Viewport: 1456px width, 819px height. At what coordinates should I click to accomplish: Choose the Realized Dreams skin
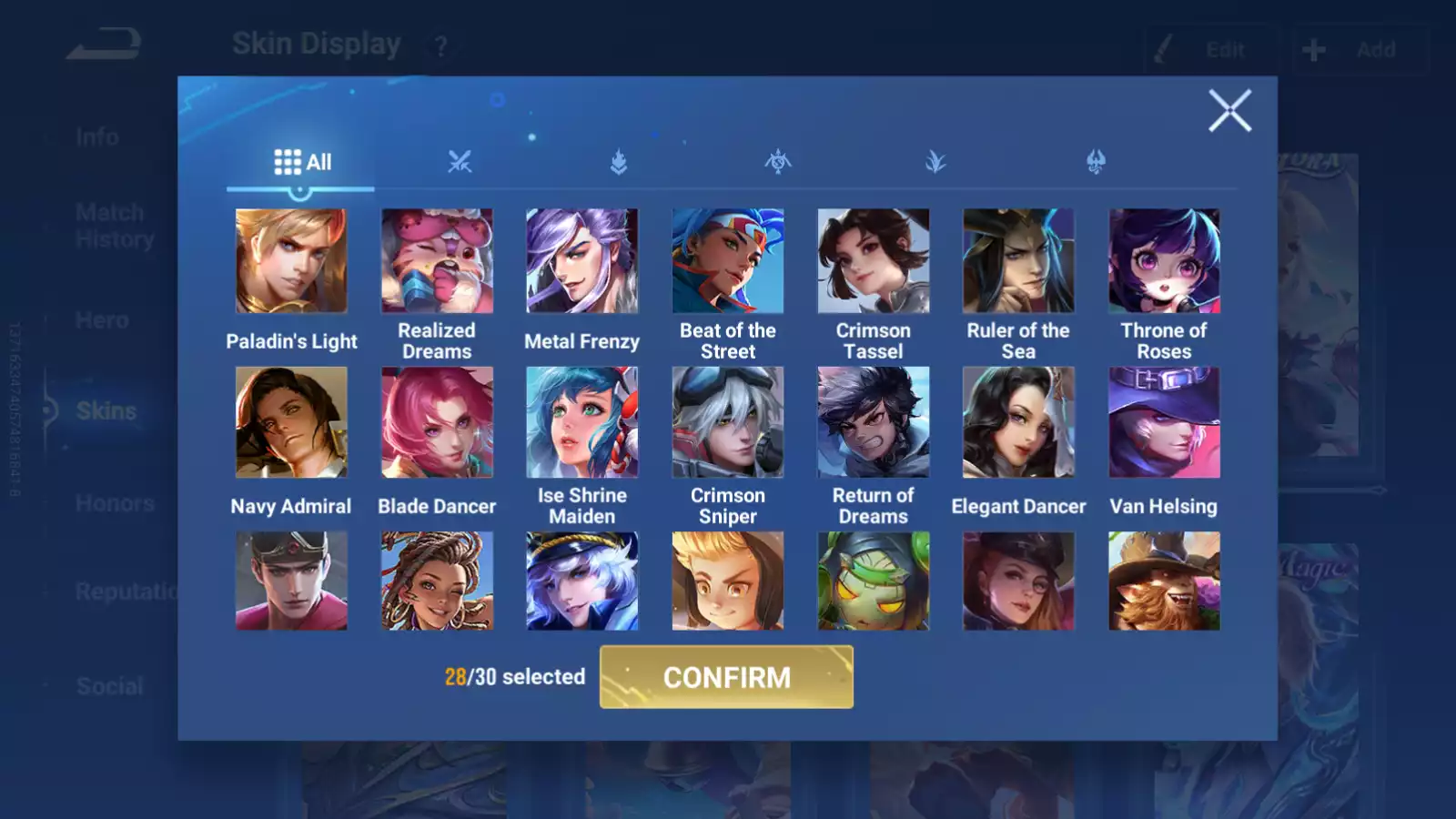coord(437,261)
